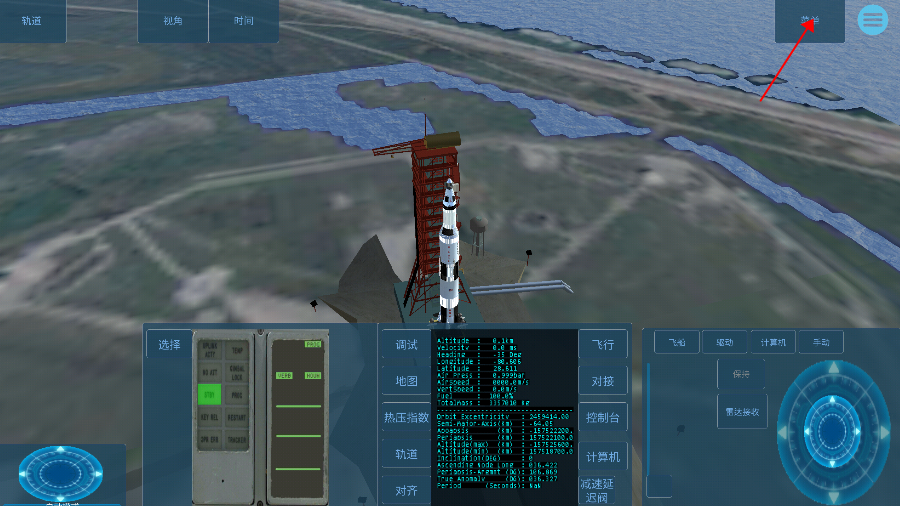Open the round hamburger menu icon

(x=873, y=20)
